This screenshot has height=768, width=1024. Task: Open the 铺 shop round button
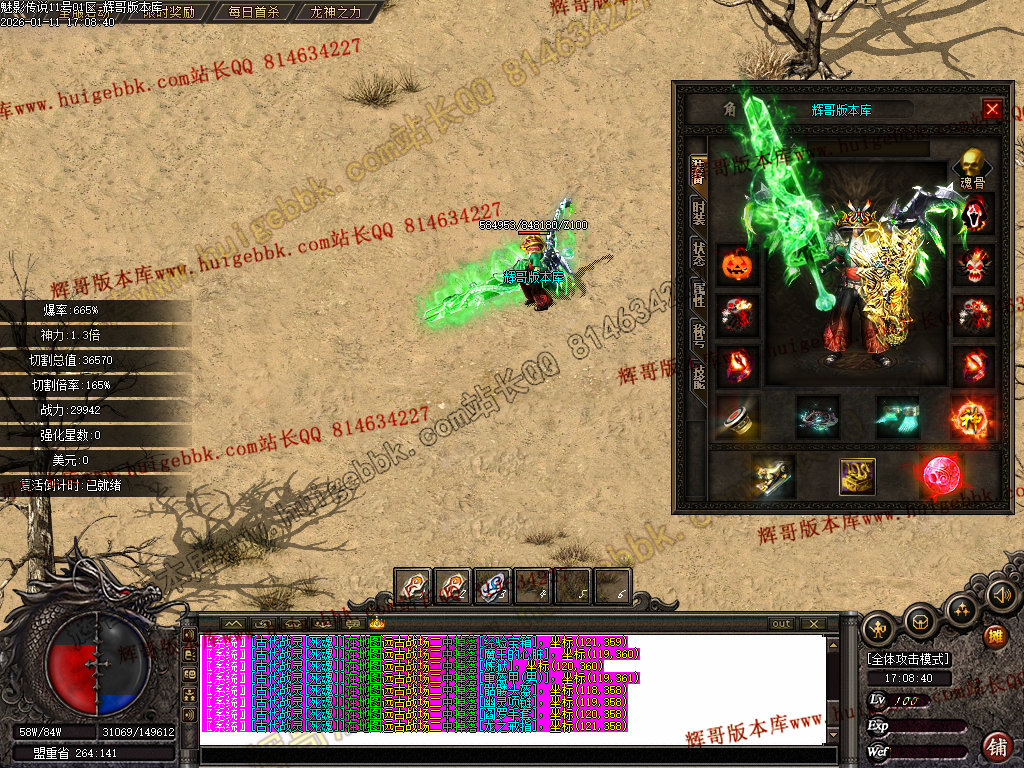click(996, 746)
